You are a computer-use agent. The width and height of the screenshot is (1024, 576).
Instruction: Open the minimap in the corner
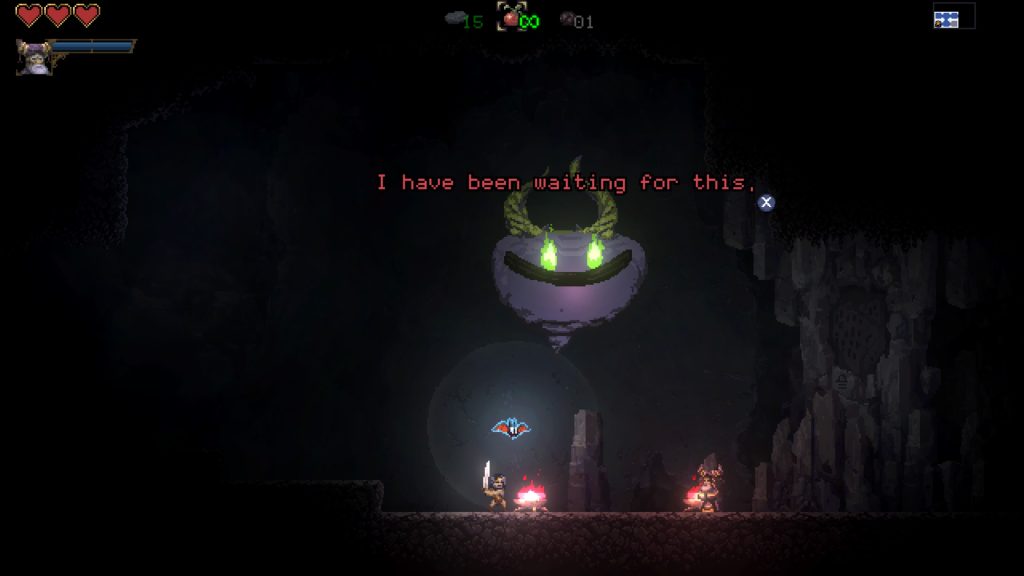[x=952, y=16]
